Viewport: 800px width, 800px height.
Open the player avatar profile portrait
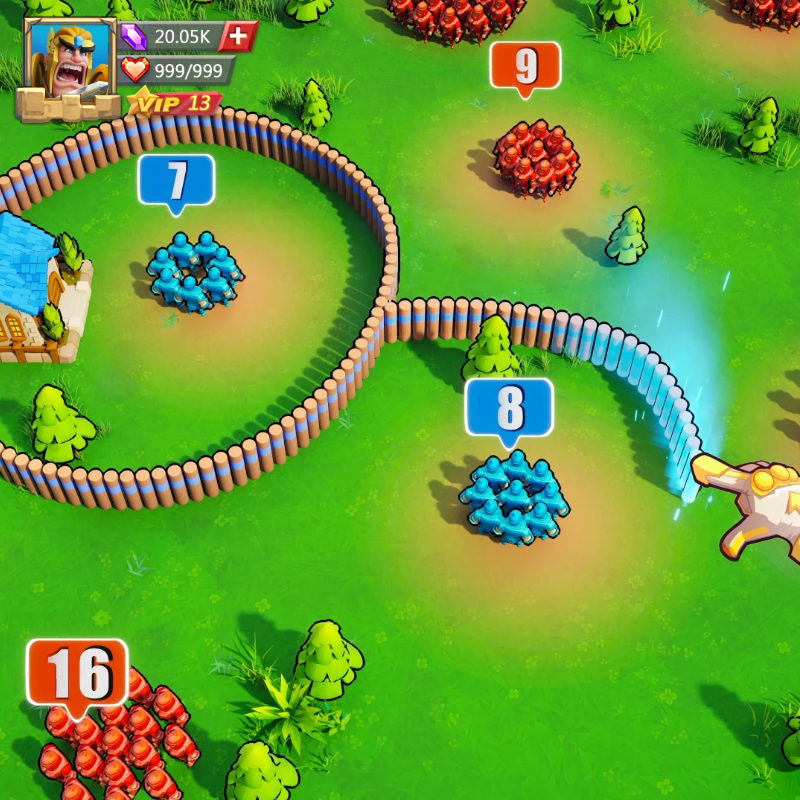tap(68, 62)
